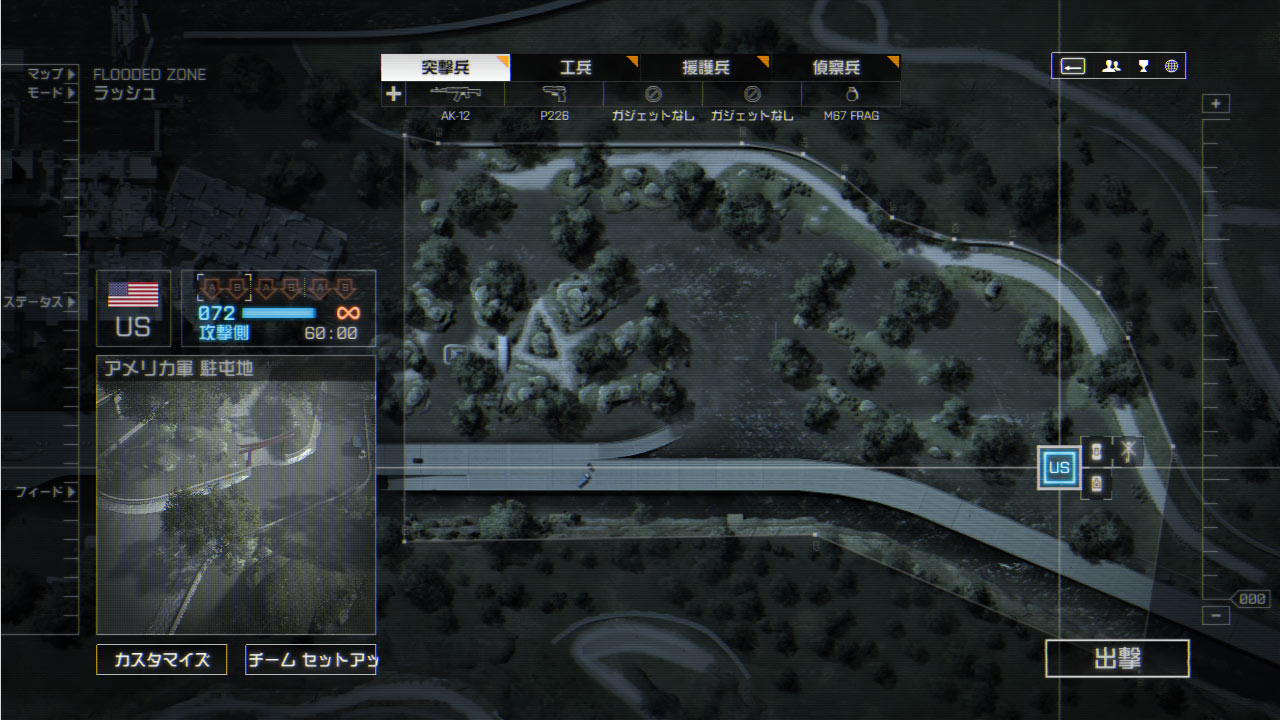
Task: Open the 偵察兵 recon class tab
Action: coord(835,68)
